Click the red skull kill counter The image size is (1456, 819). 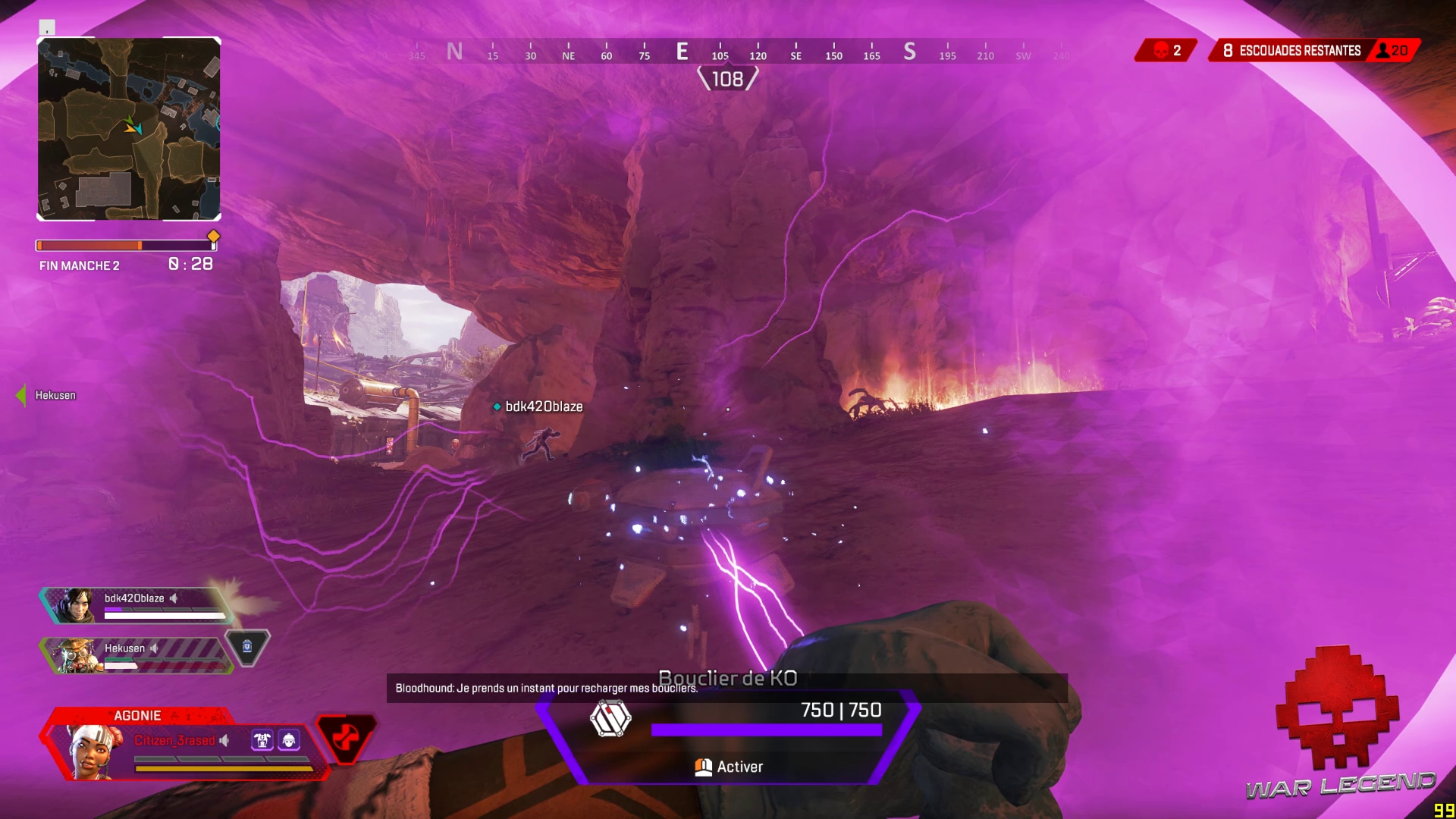coord(1166,51)
